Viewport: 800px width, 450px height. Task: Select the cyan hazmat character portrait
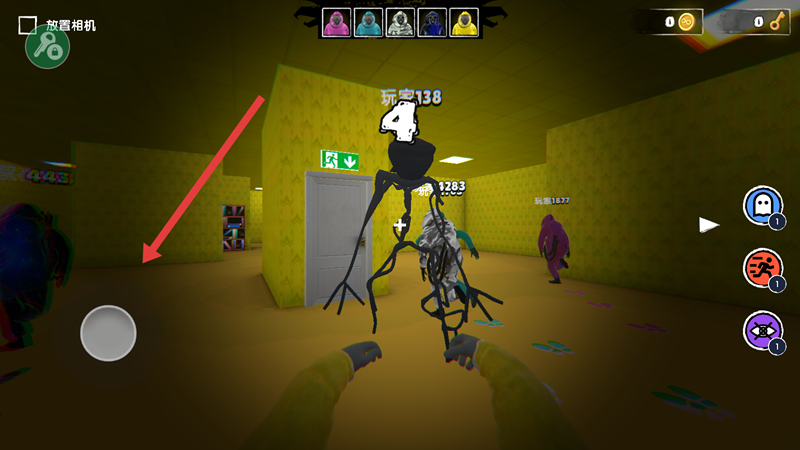tap(368, 22)
